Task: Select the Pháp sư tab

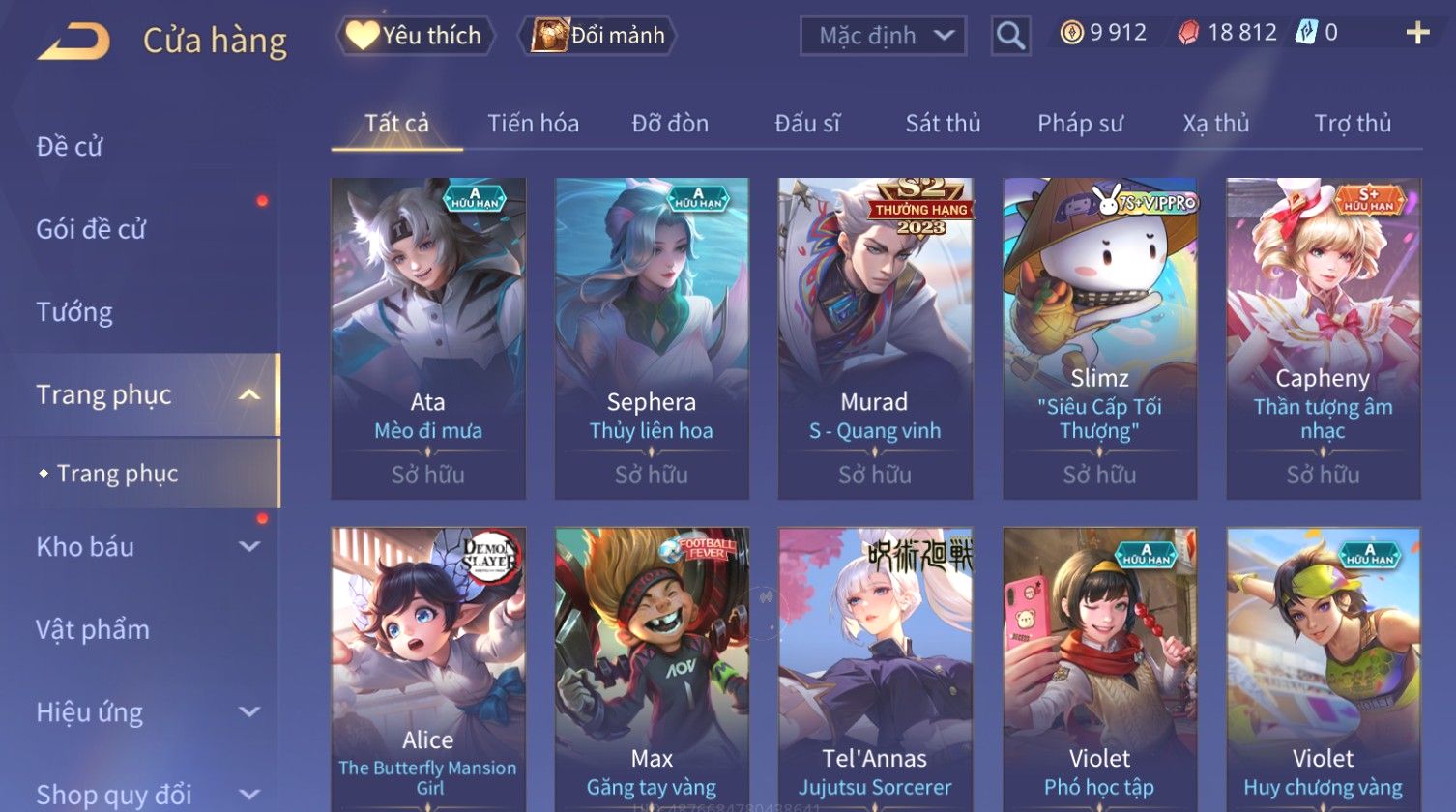Action: point(1080,124)
